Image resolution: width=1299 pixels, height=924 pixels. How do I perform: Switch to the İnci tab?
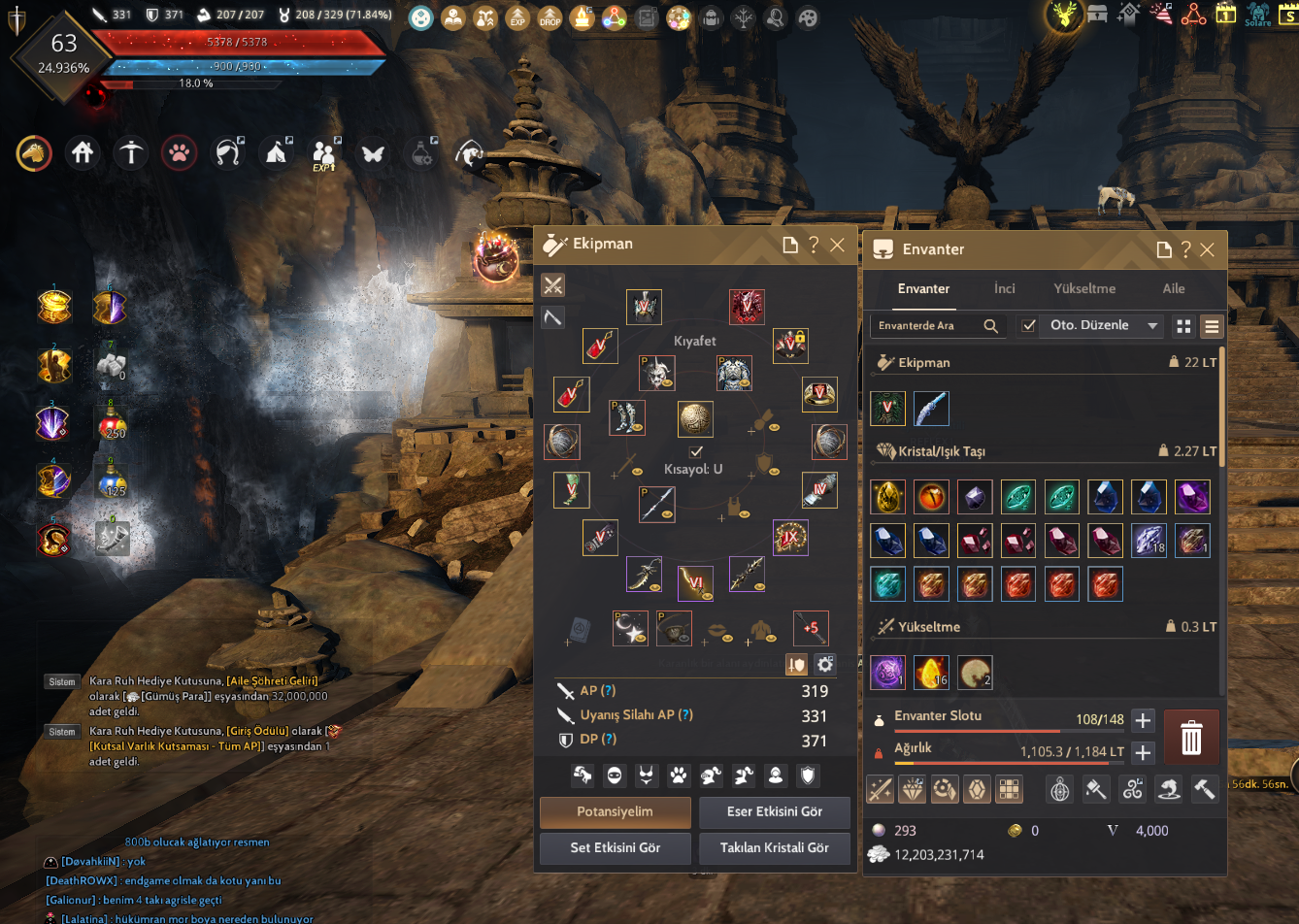(1004, 288)
